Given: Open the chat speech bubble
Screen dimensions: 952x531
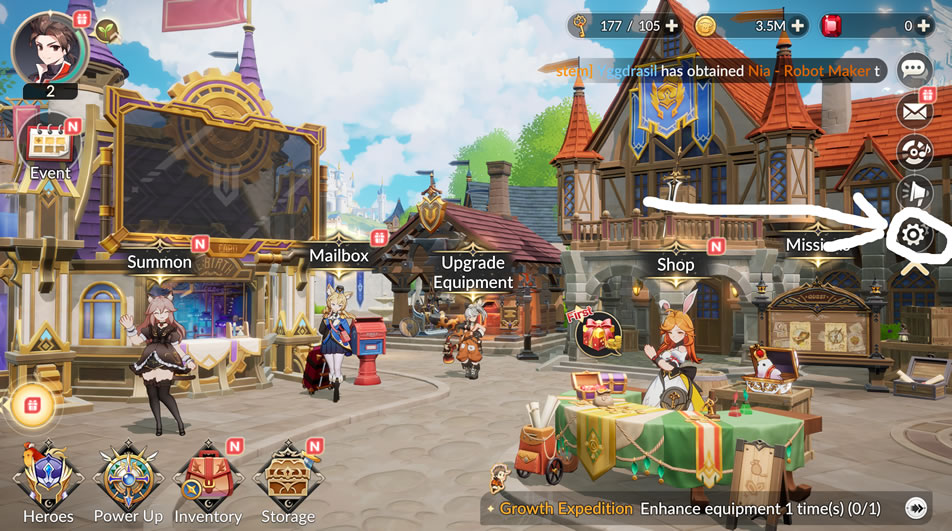Looking at the screenshot, I should (914, 69).
